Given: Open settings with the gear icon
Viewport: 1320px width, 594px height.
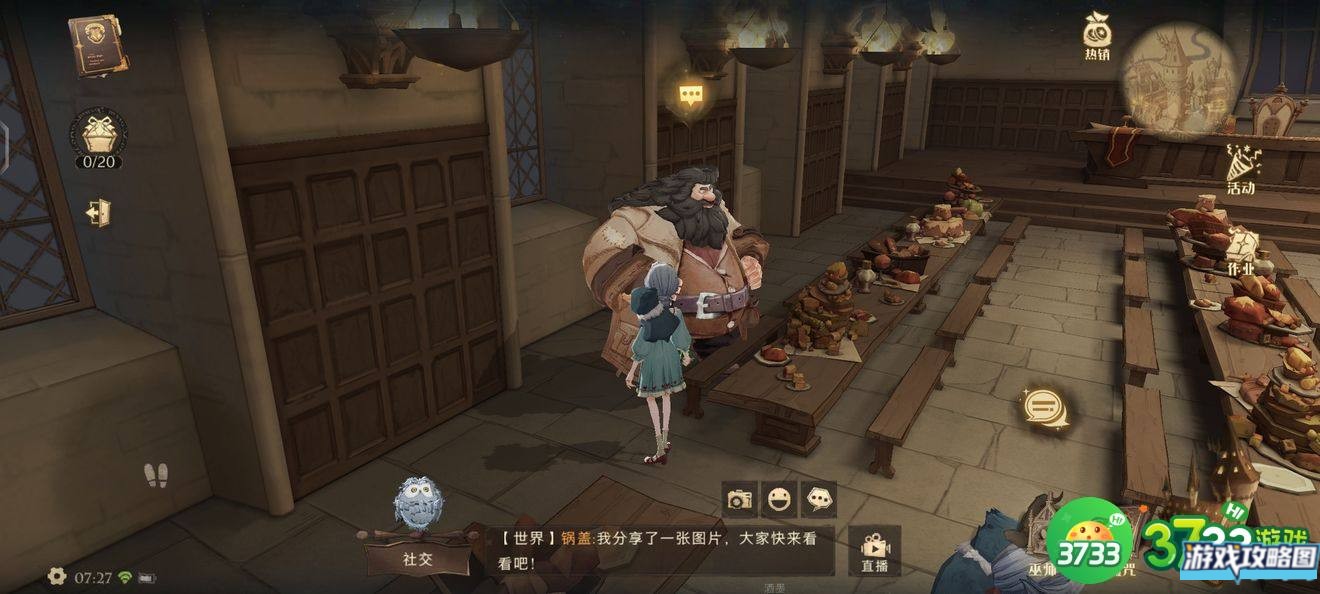Looking at the screenshot, I should [57, 576].
